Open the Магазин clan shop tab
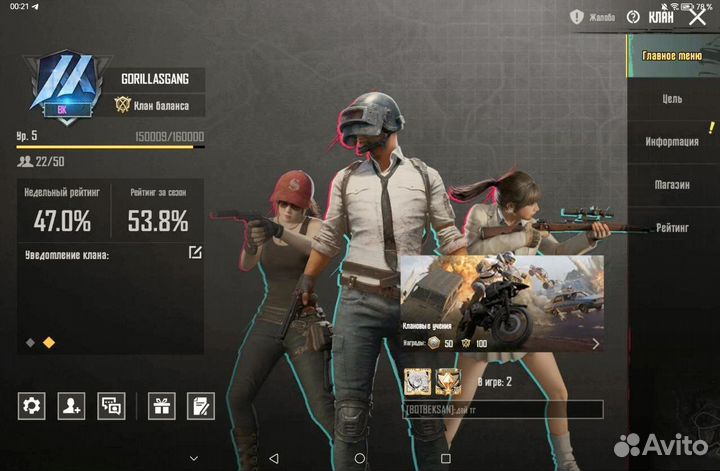Screen dimensions: 720x471 (673, 185)
